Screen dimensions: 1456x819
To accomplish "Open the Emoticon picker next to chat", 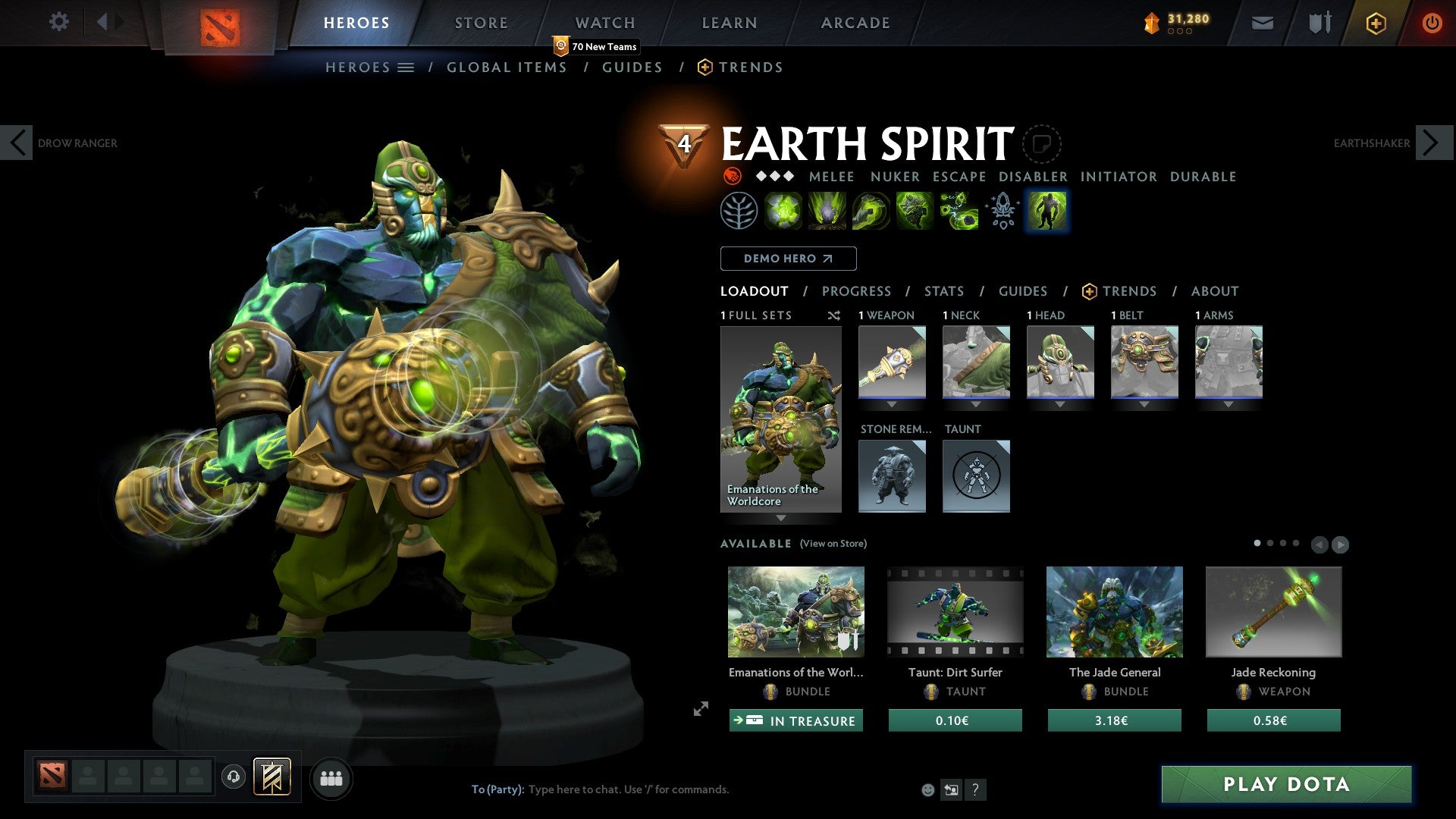I will [927, 789].
